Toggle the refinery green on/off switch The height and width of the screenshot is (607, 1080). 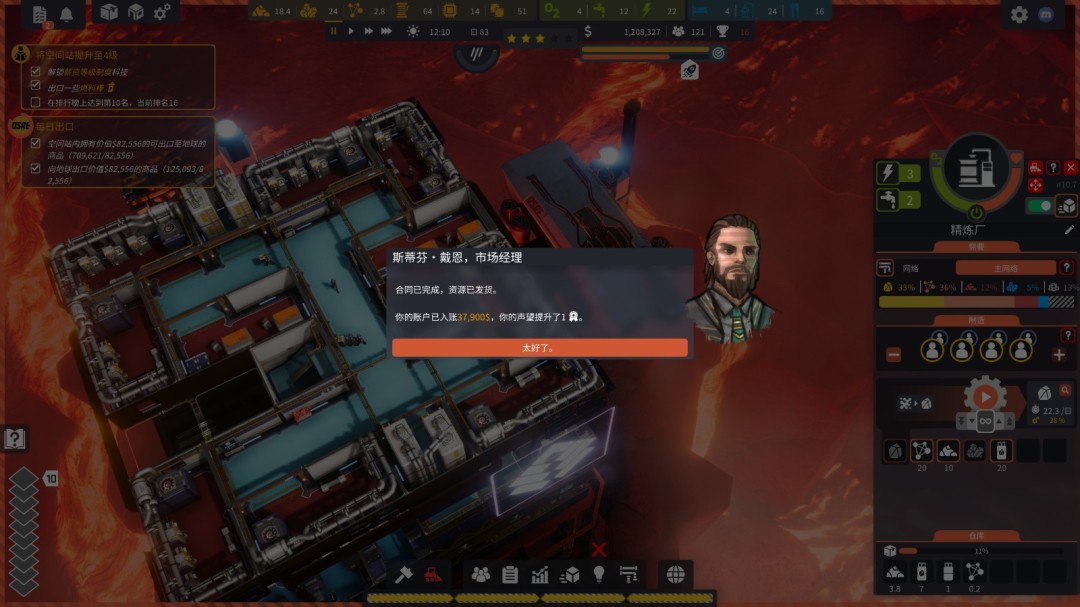[x=1039, y=206]
